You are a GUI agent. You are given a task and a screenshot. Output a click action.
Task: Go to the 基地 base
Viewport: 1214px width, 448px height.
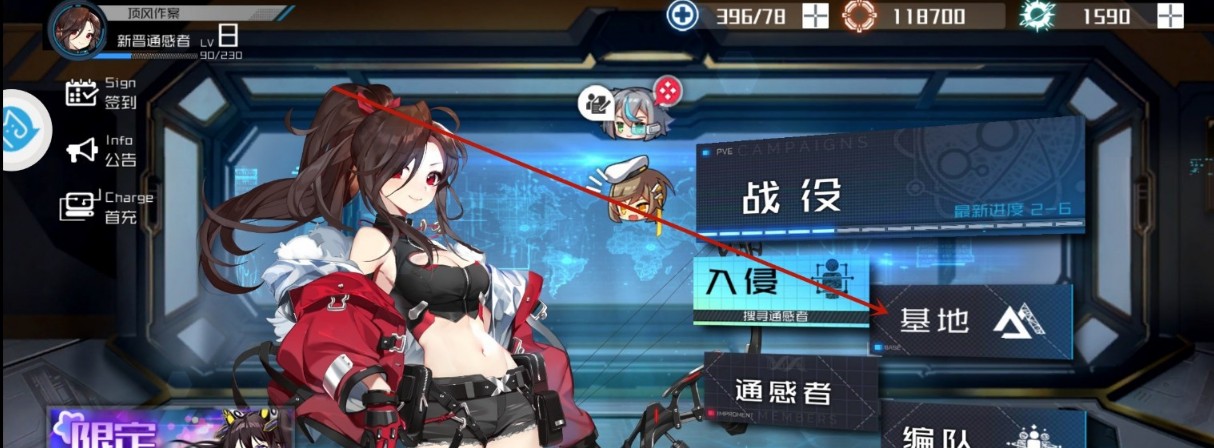[970, 320]
